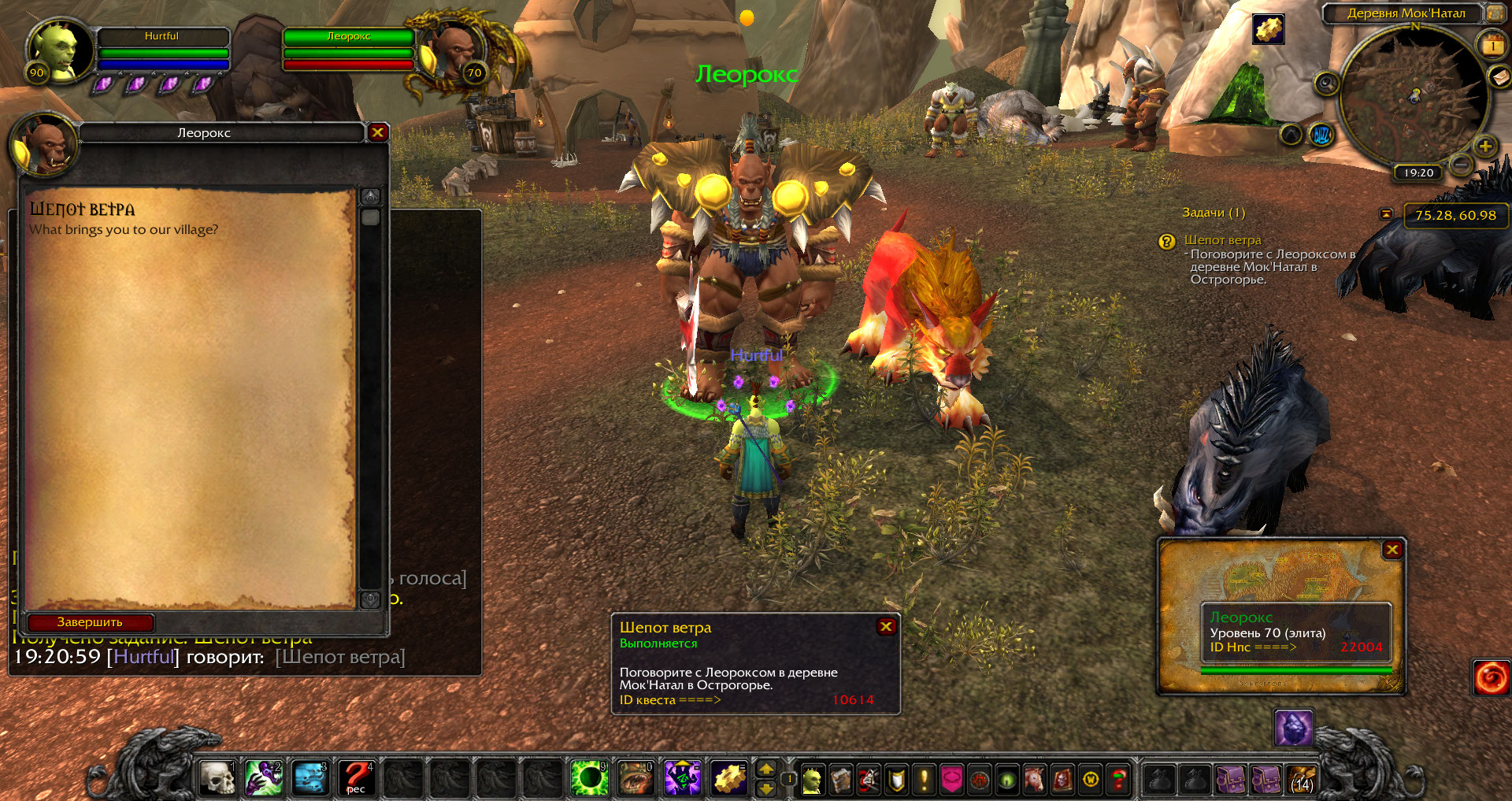Close the Леорокс quest dialog window
This screenshot has height=801, width=1512.
click(378, 132)
